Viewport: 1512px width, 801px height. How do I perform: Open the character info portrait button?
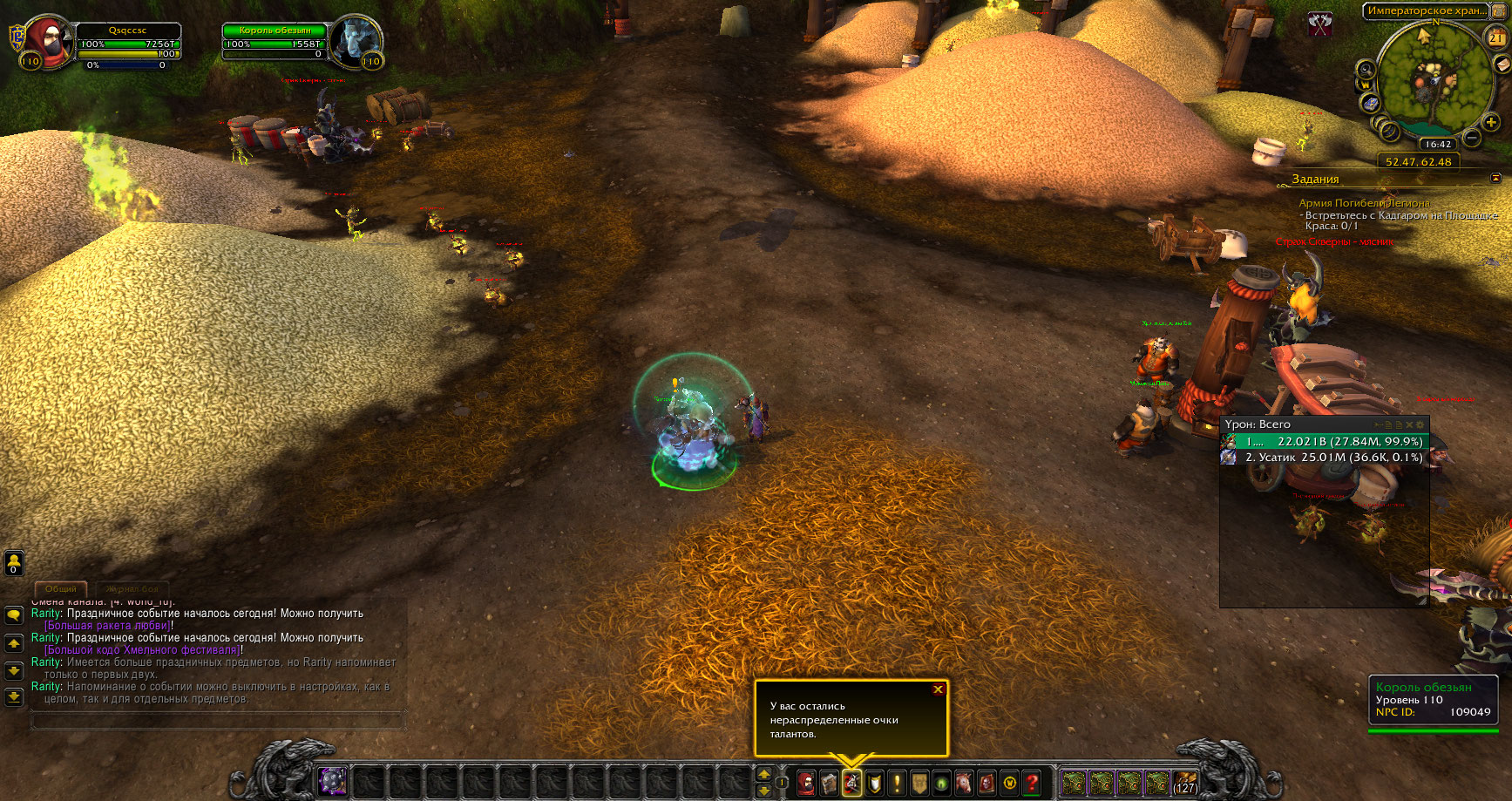[x=806, y=784]
